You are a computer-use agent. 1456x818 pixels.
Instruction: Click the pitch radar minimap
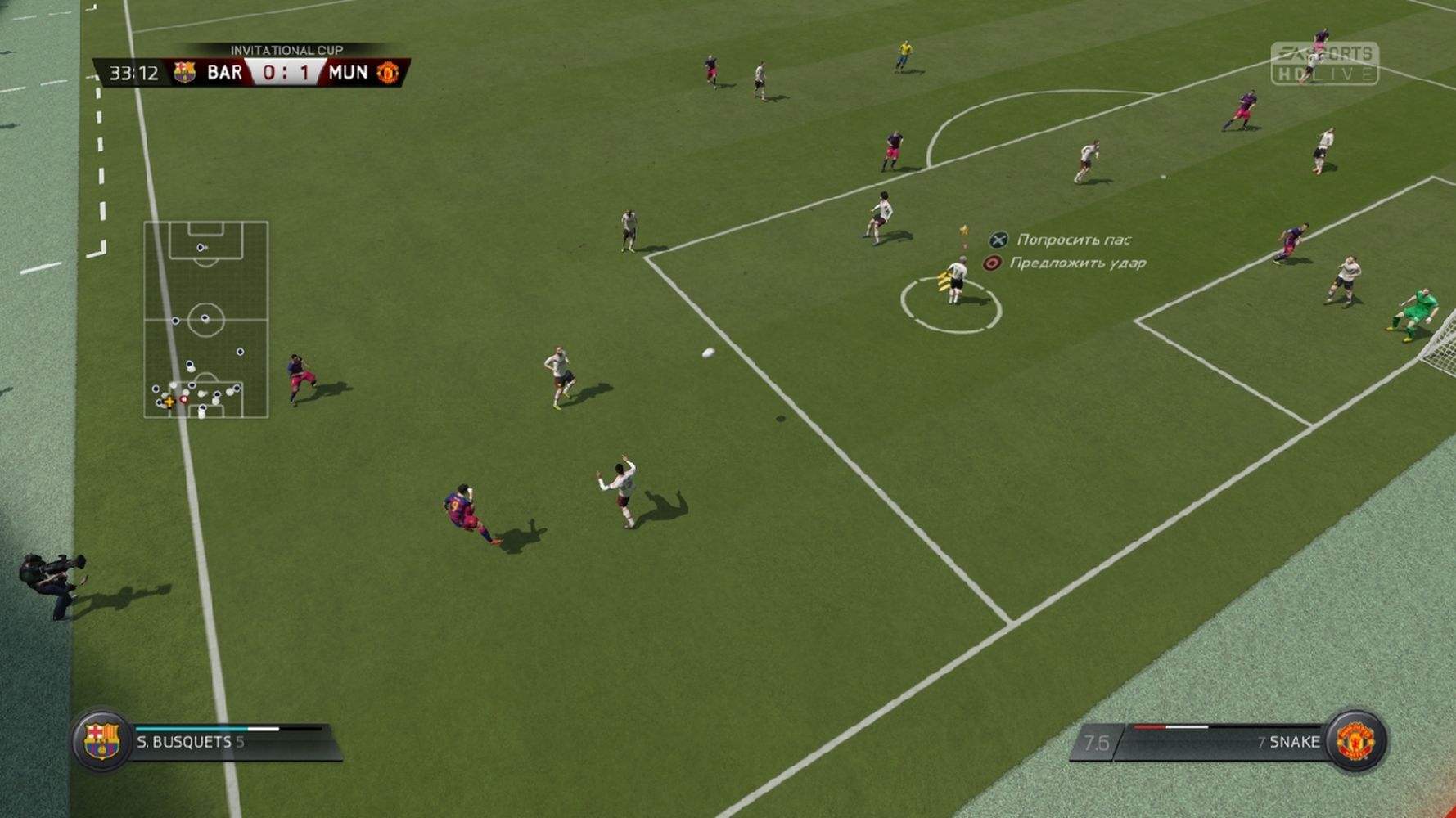[x=205, y=320]
